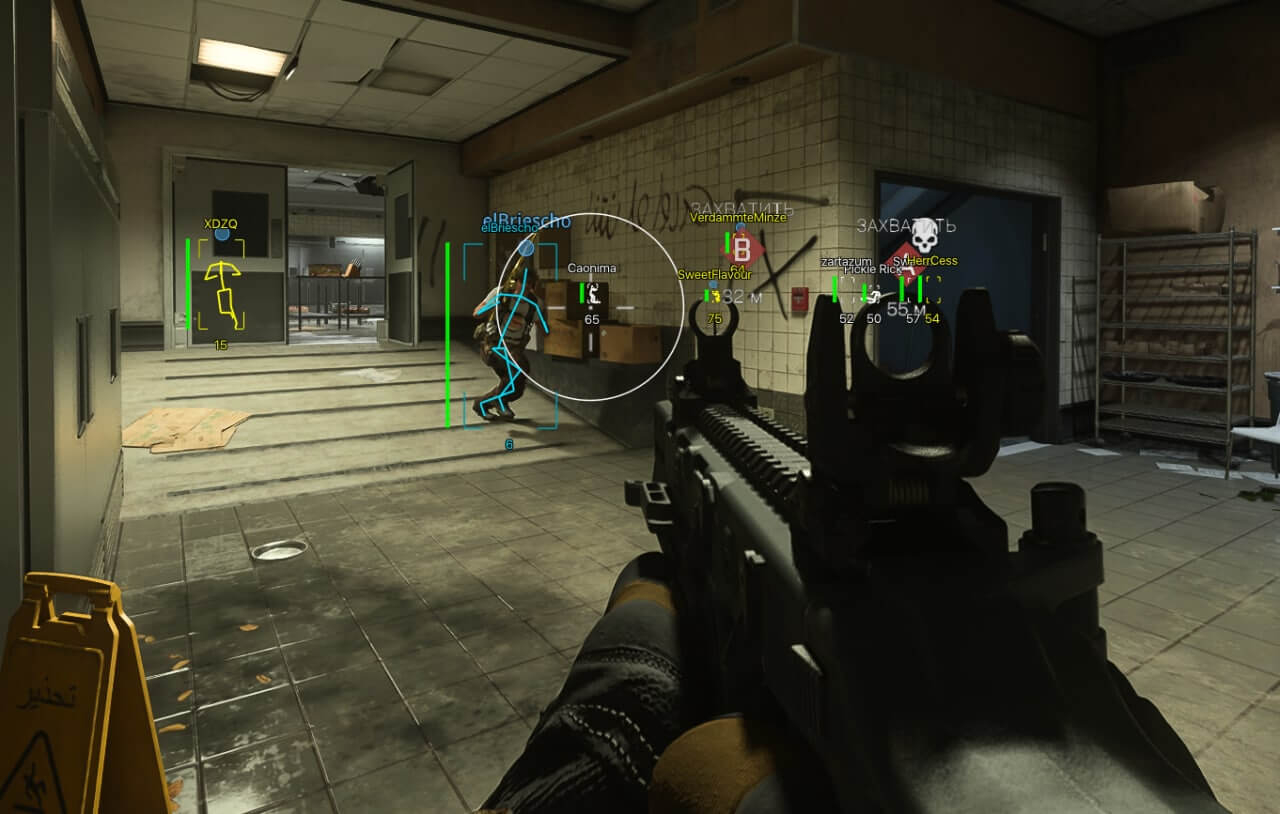Click SweetFlavour's green health bar

click(706, 295)
